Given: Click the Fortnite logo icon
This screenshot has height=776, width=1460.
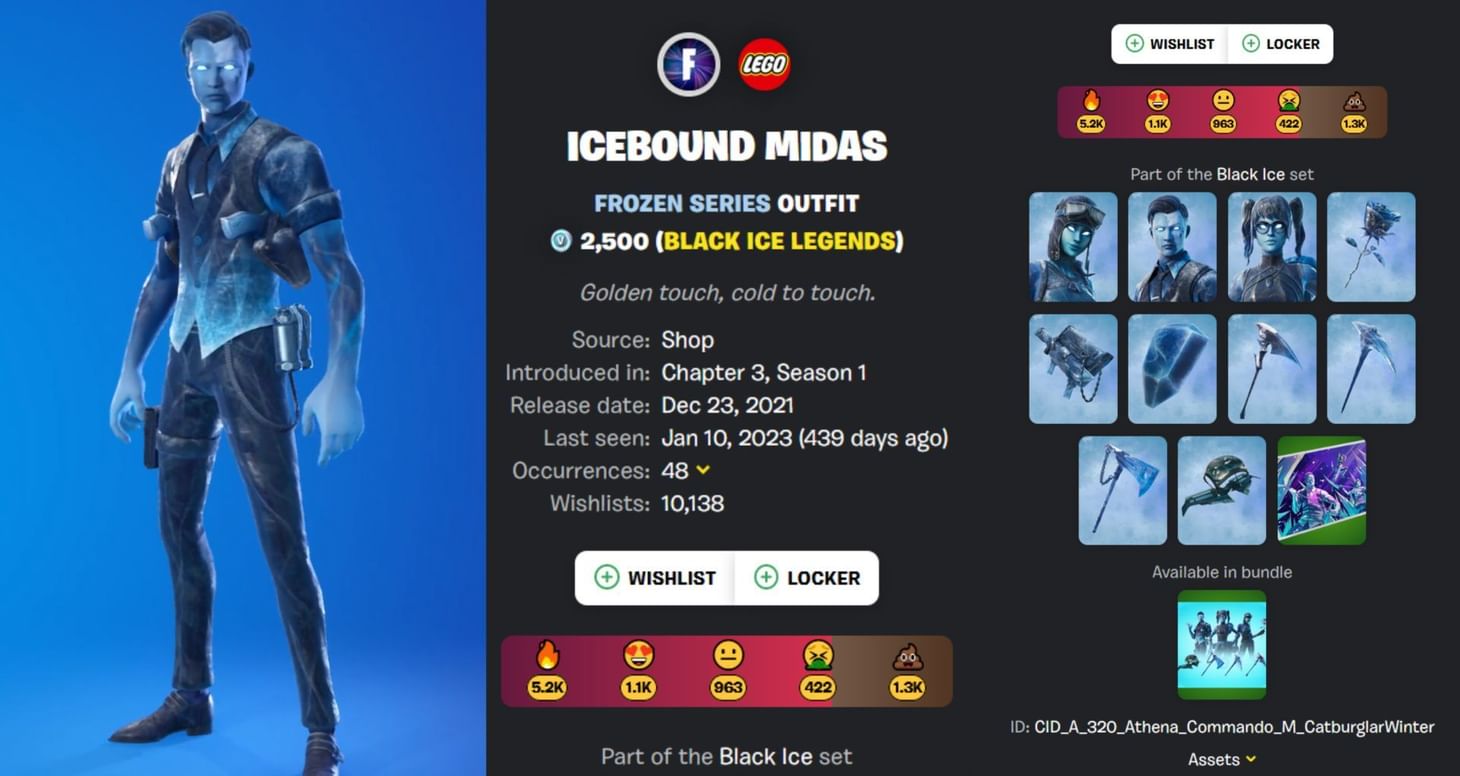Looking at the screenshot, I should tap(688, 63).
